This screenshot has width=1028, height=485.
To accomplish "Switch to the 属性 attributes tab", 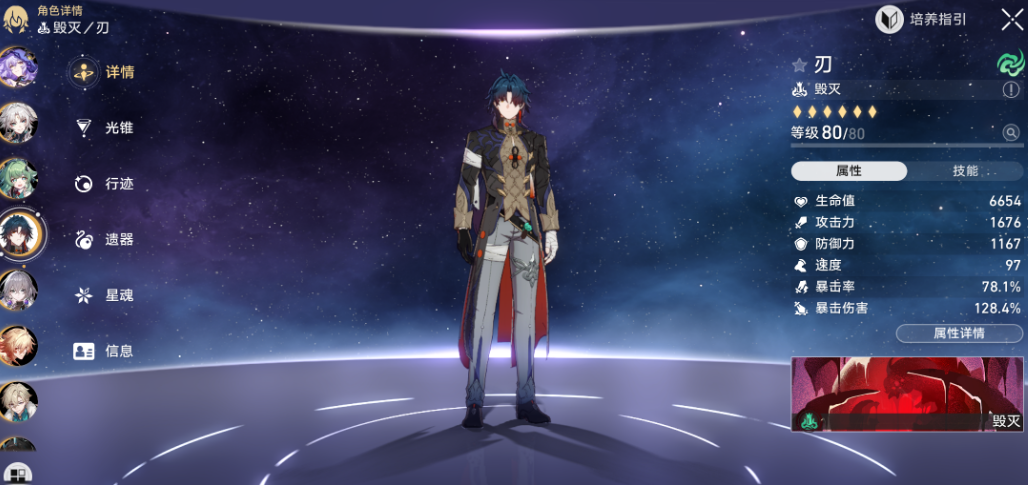I will coord(849,171).
